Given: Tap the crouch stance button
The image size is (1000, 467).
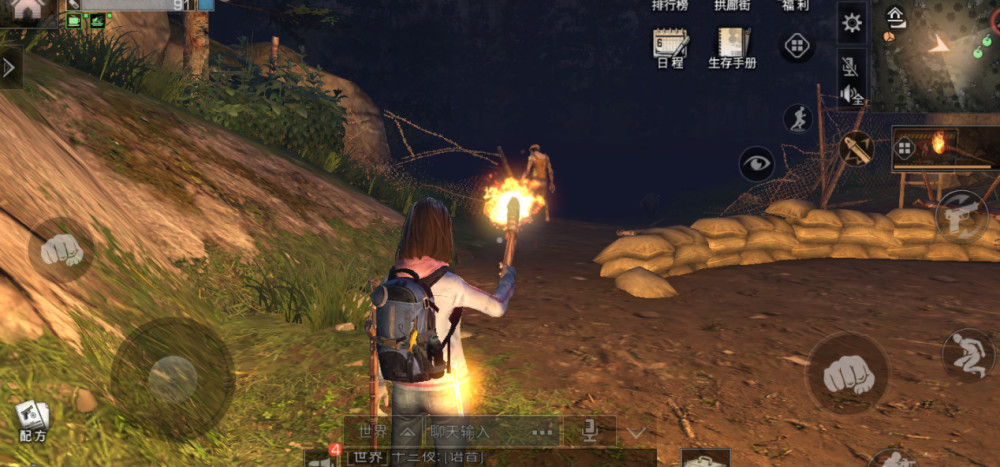Looking at the screenshot, I should tap(968, 355).
